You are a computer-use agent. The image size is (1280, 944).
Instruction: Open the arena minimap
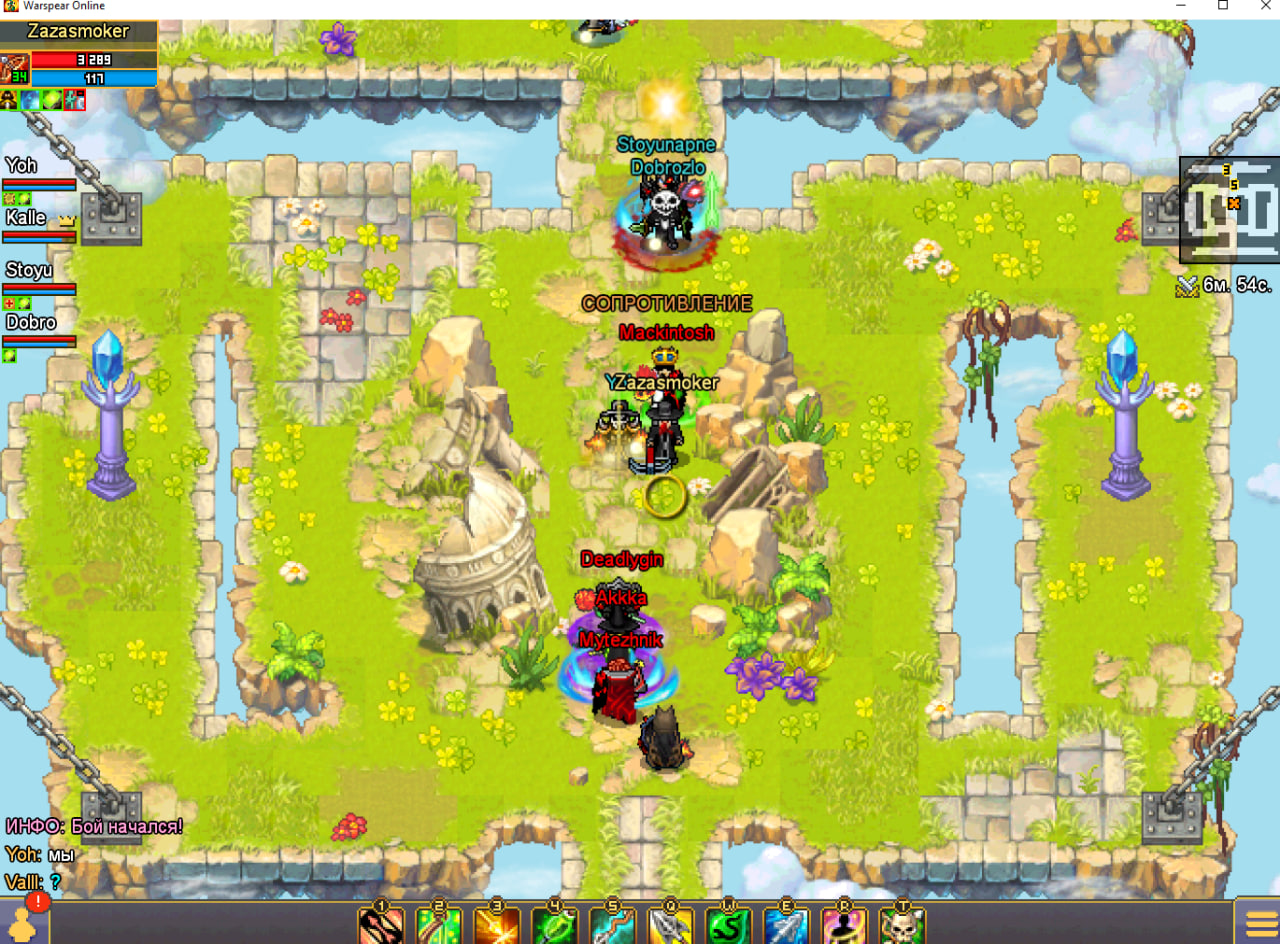[1230, 210]
